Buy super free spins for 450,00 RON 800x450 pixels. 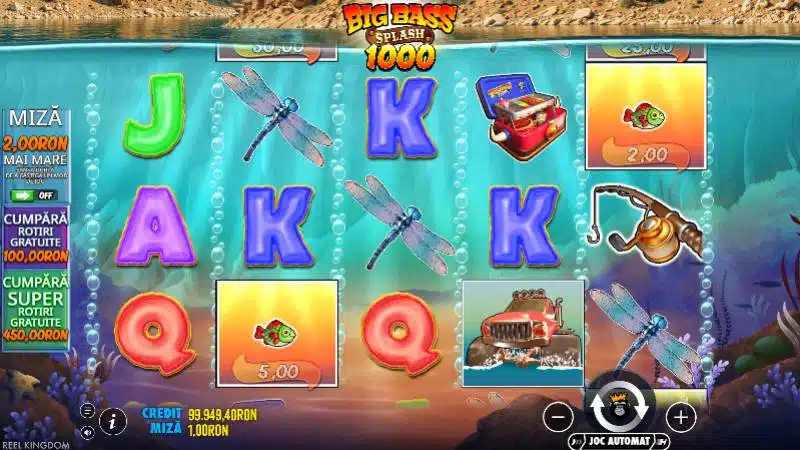coord(35,309)
